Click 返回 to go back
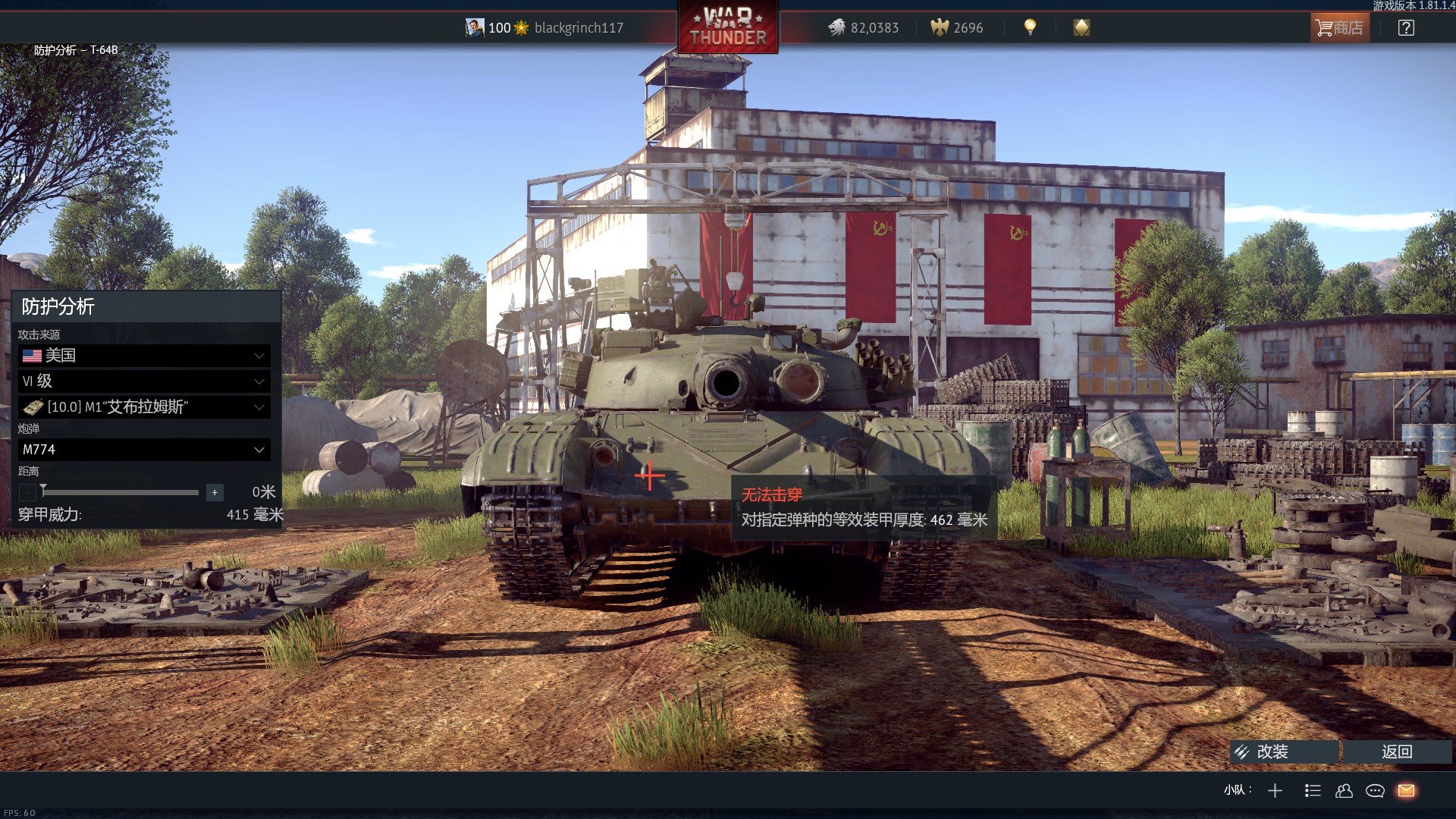Viewport: 1456px width, 819px height. [1397, 752]
